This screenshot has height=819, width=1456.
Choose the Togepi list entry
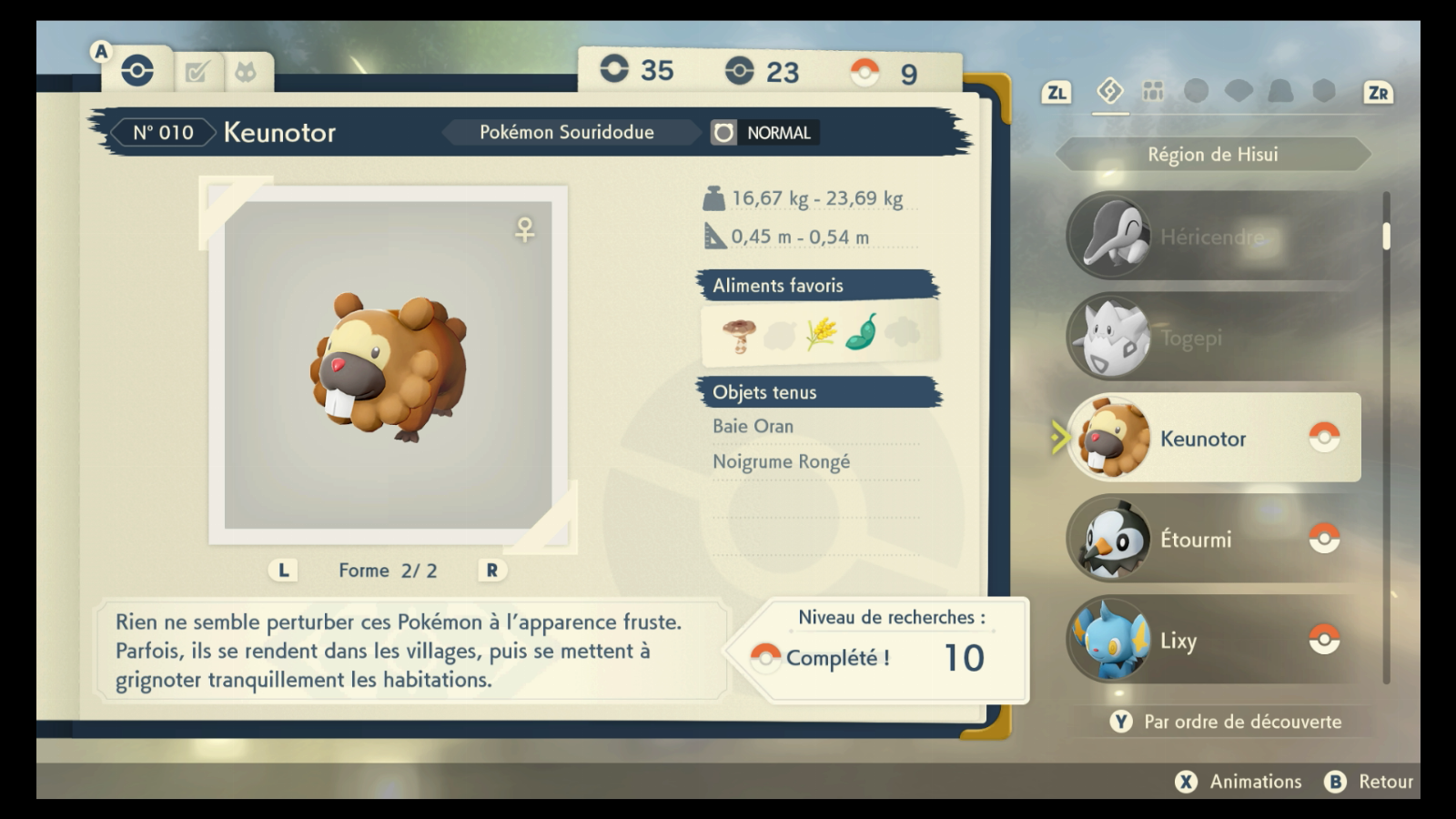1213,338
